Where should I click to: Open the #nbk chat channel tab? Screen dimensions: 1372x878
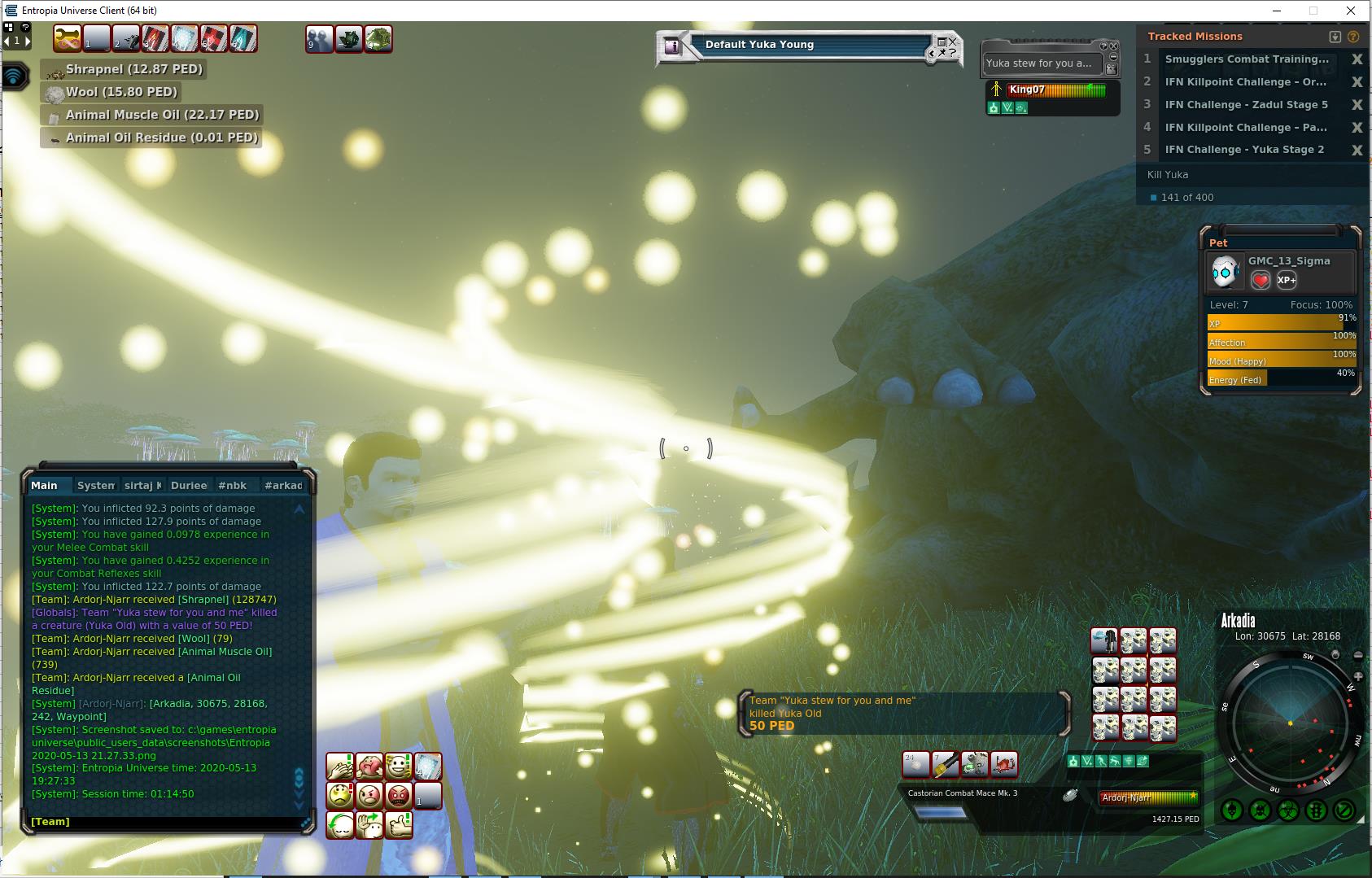(x=232, y=486)
